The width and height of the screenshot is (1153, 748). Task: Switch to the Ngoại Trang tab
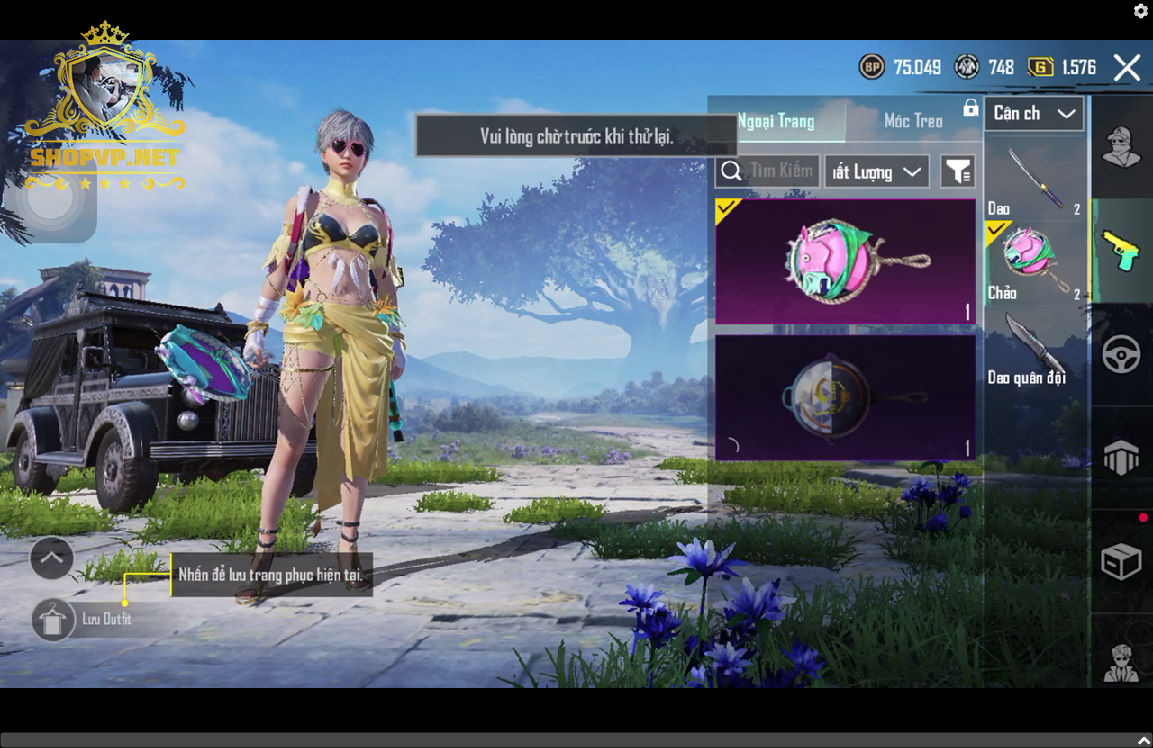(x=777, y=121)
